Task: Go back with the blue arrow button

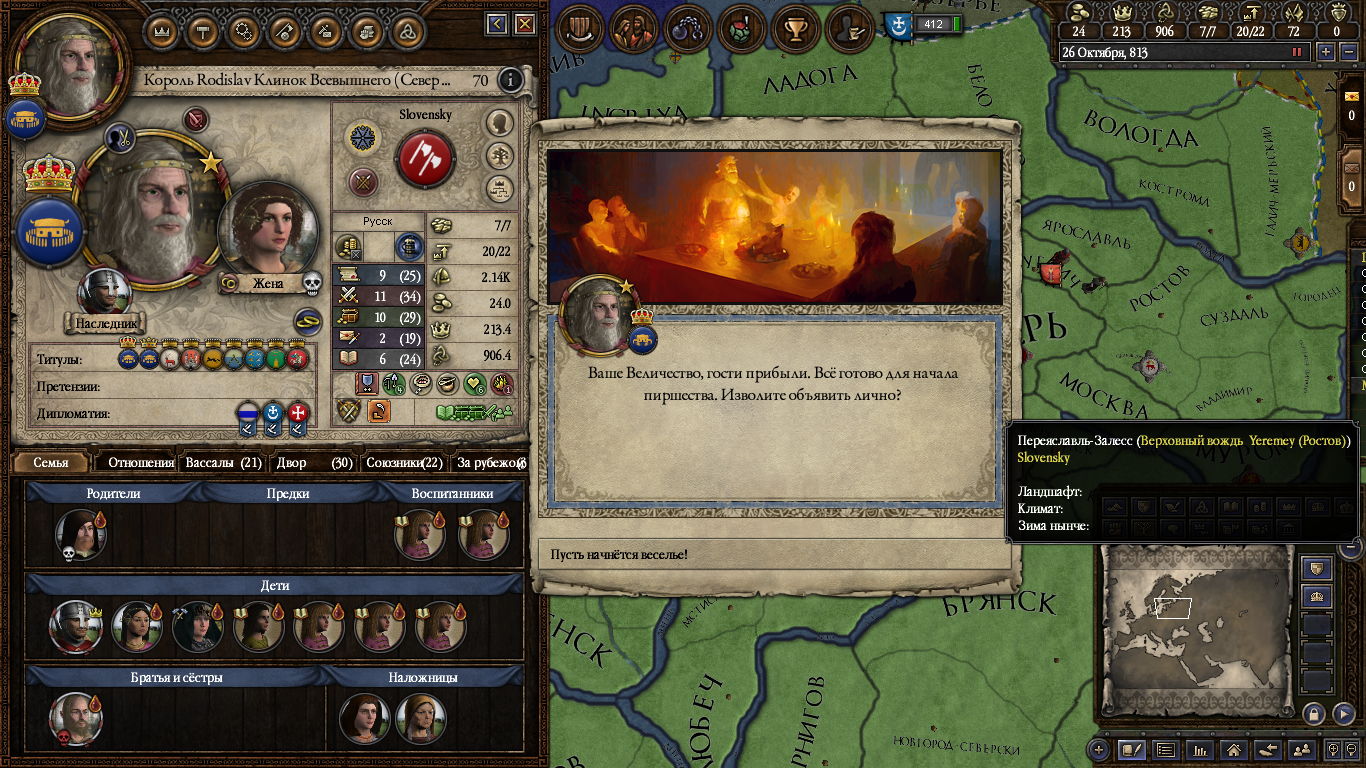Action: point(498,24)
